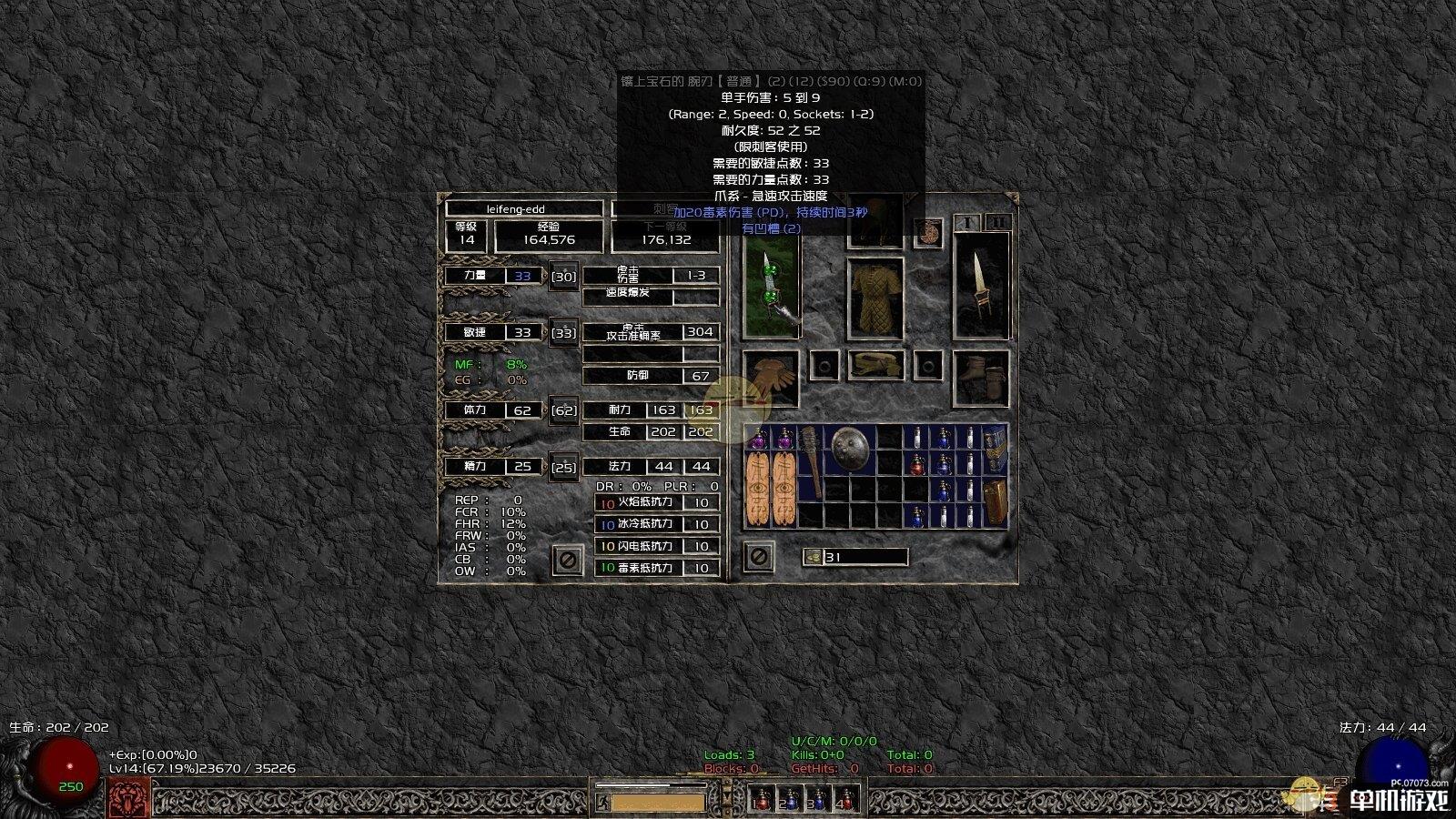Close the inventory panel

click(x=758, y=556)
